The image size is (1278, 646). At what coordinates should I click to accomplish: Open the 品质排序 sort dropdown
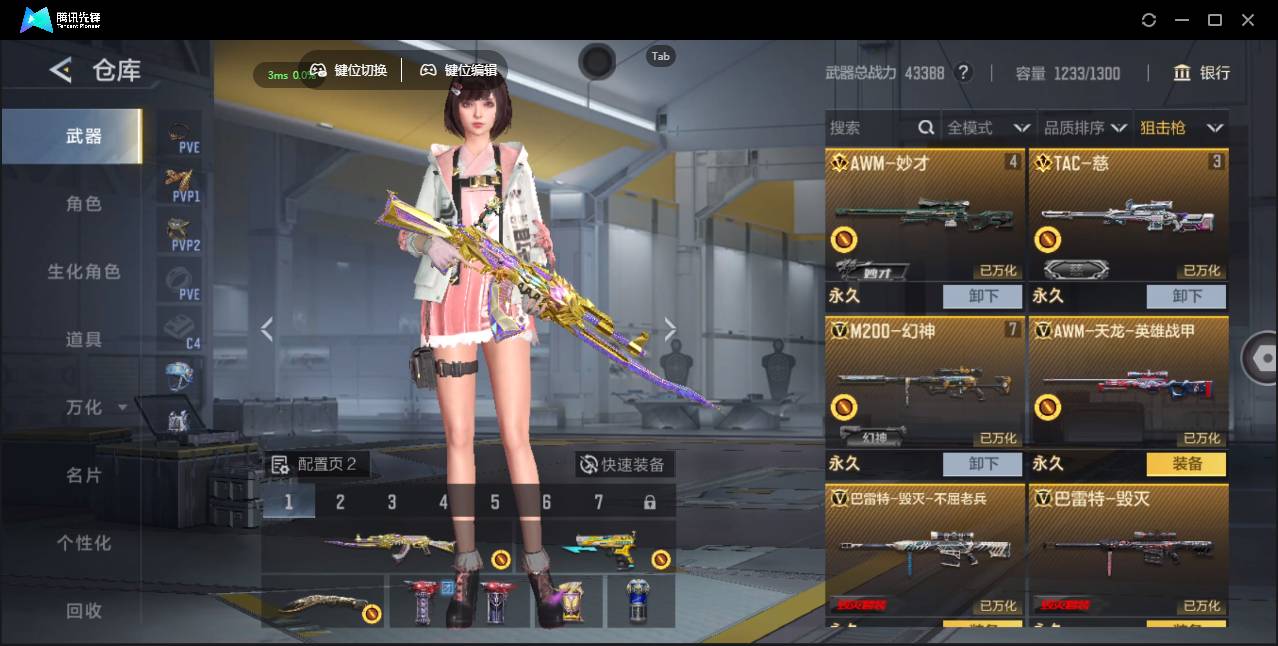click(x=1085, y=128)
